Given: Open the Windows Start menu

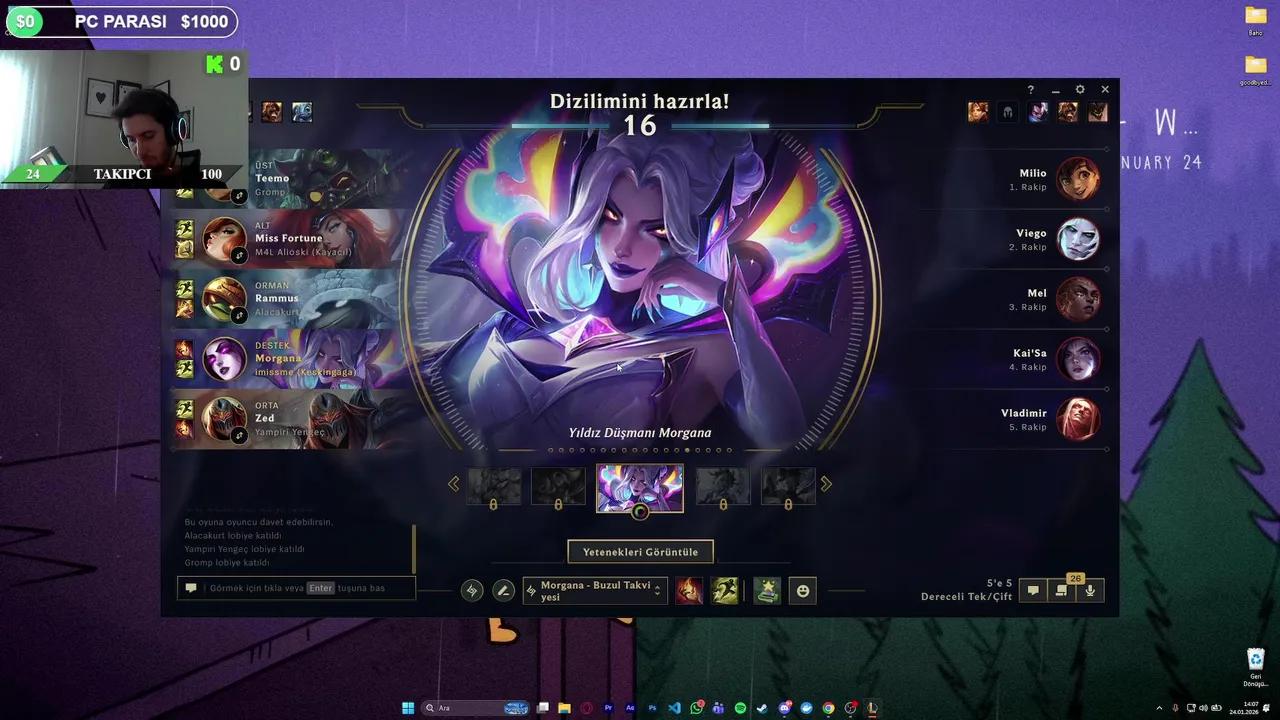Looking at the screenshot, I should point(407,708).
